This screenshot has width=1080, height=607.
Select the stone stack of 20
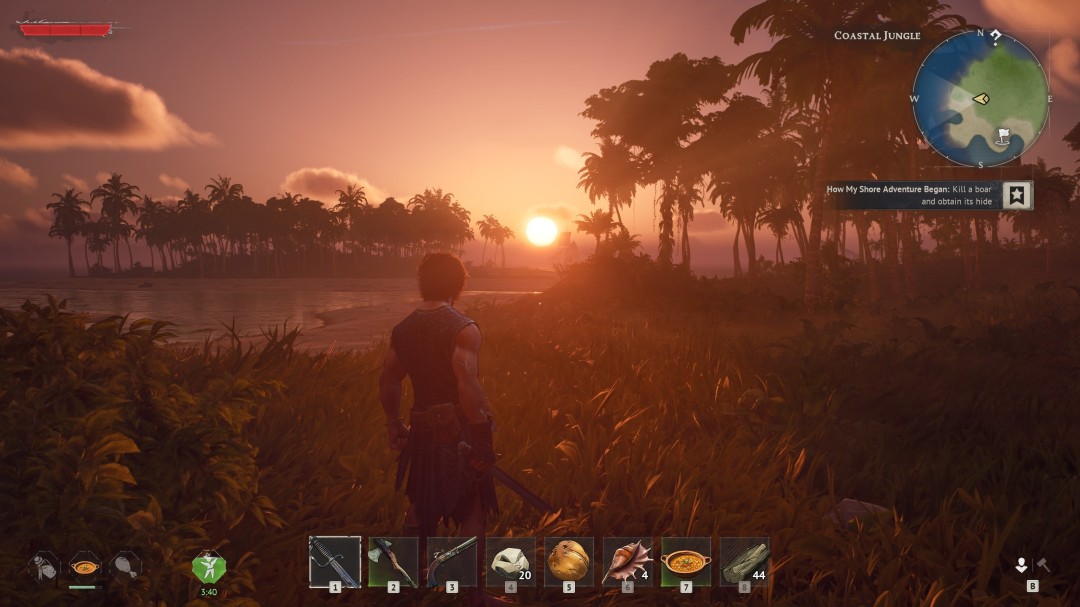point(510,561)
